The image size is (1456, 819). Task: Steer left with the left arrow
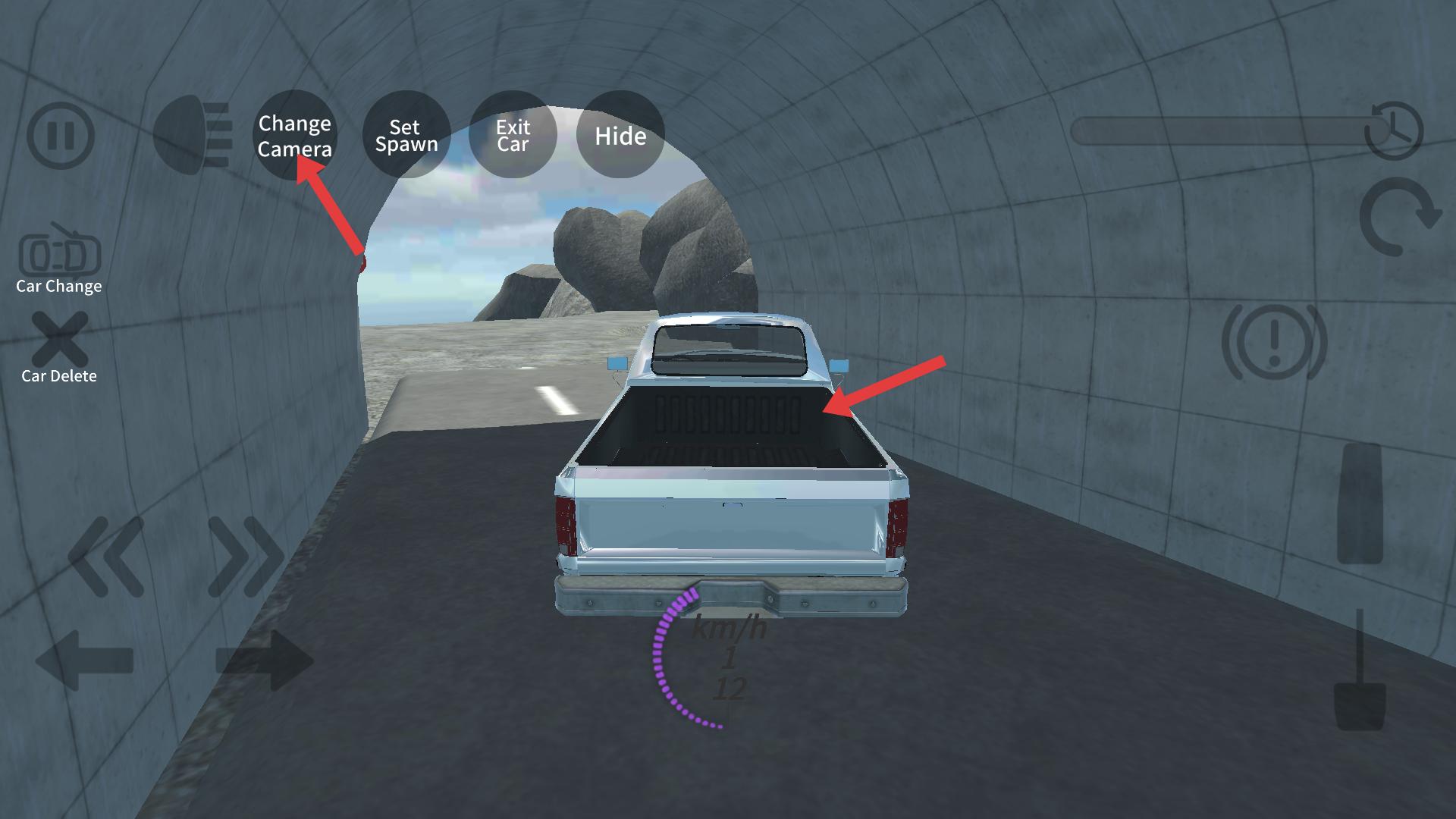pos(85,660)
